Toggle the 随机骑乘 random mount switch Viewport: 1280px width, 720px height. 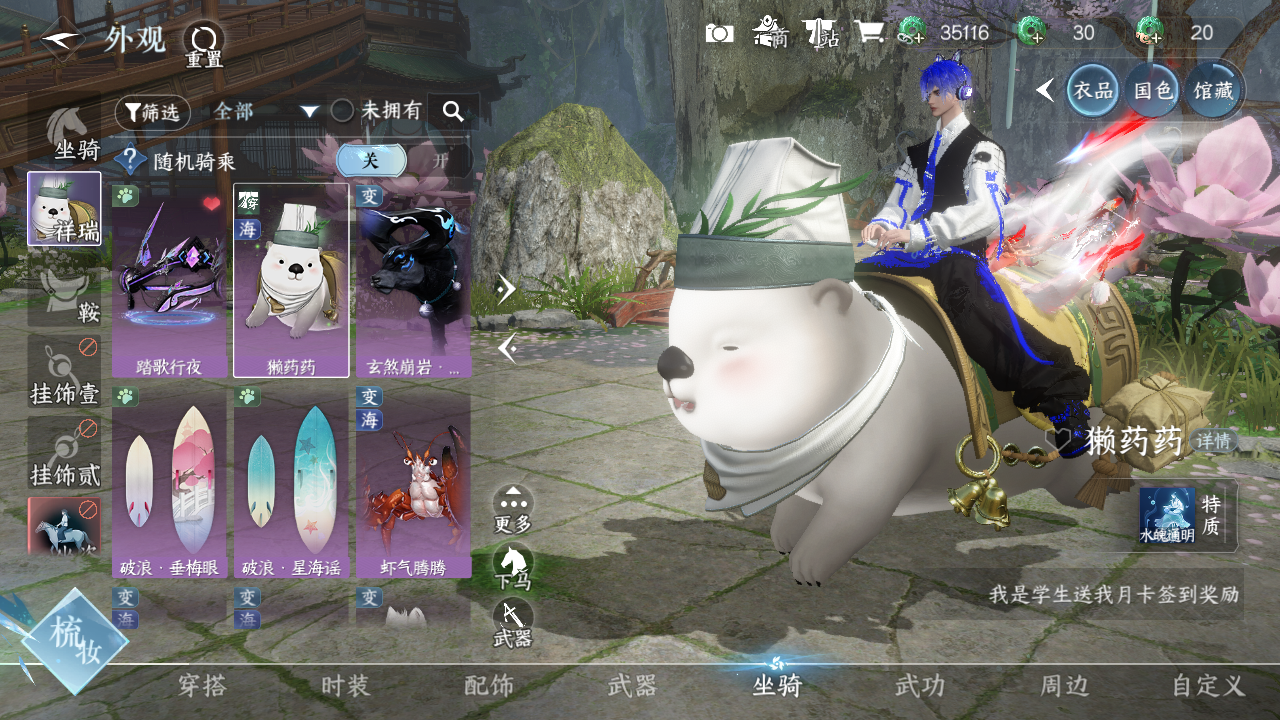pyautogui.click(x=403, y=161)
